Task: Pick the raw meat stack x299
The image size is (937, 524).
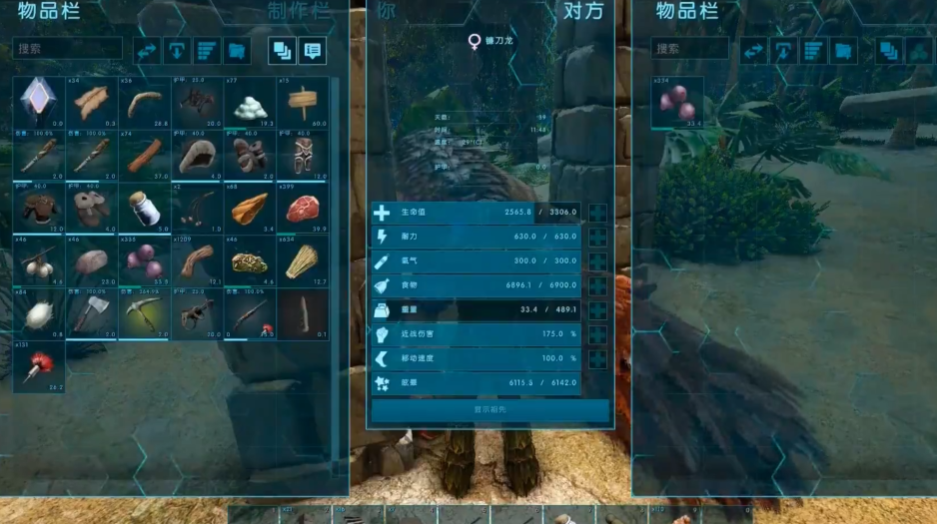Action: 301,208
